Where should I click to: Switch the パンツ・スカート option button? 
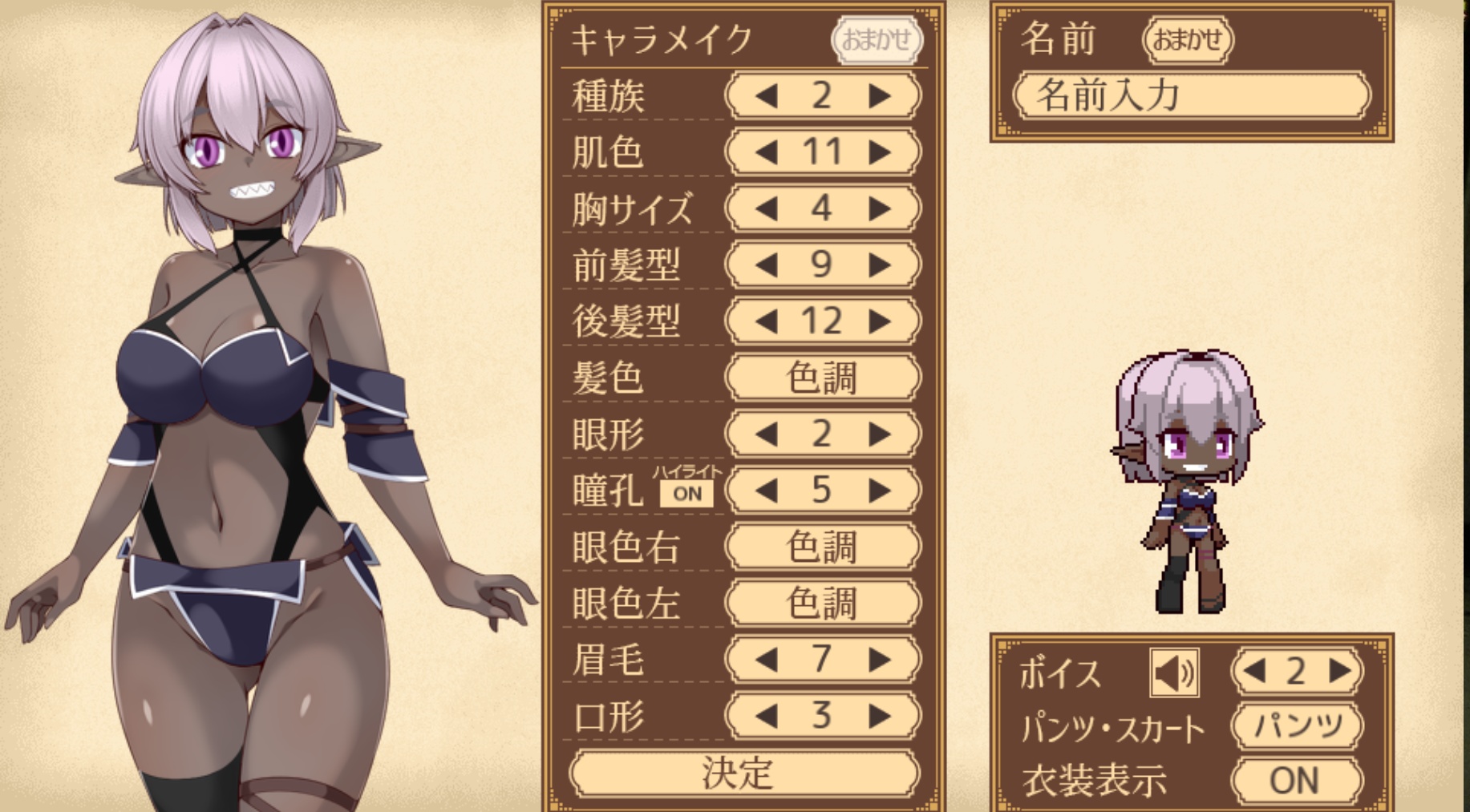pyautogui.click(x=1297, y=726)
